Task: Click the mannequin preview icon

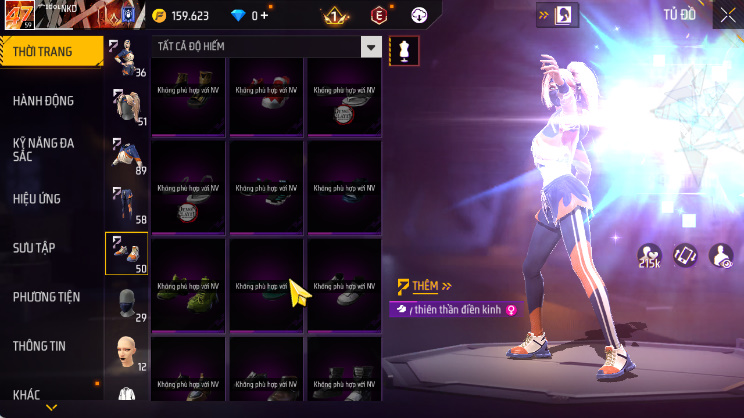Action: coord(403,50)
